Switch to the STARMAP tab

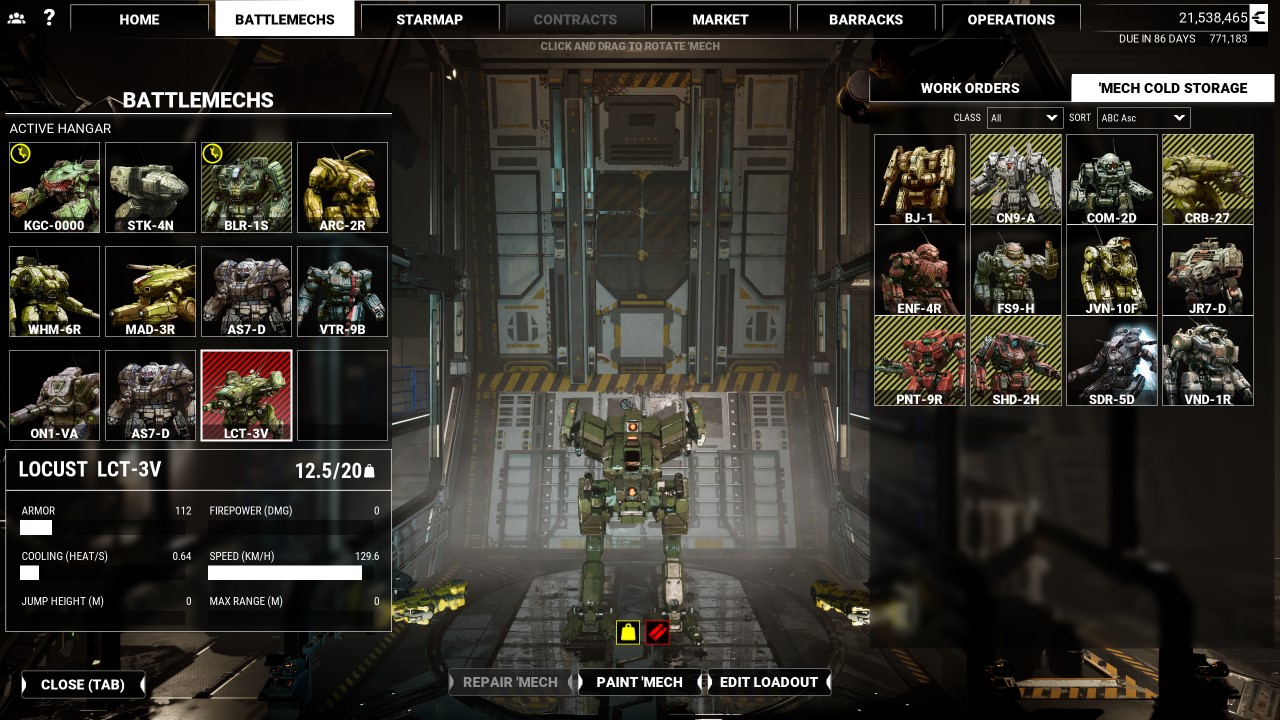[429, 18]
